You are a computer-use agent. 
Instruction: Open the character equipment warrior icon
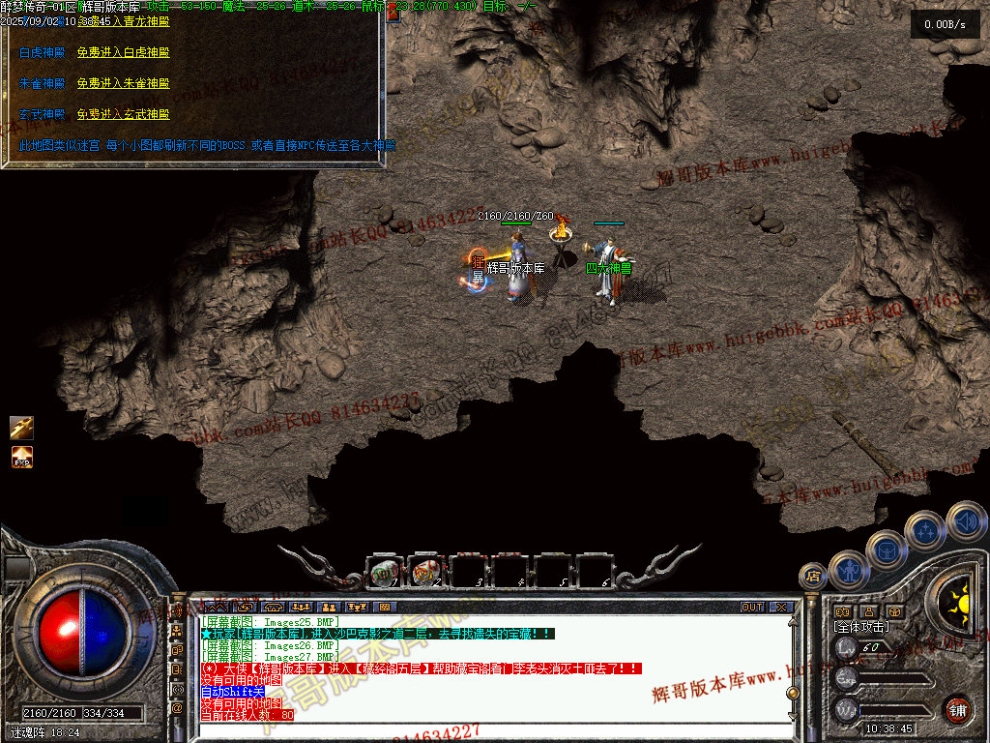848,569
